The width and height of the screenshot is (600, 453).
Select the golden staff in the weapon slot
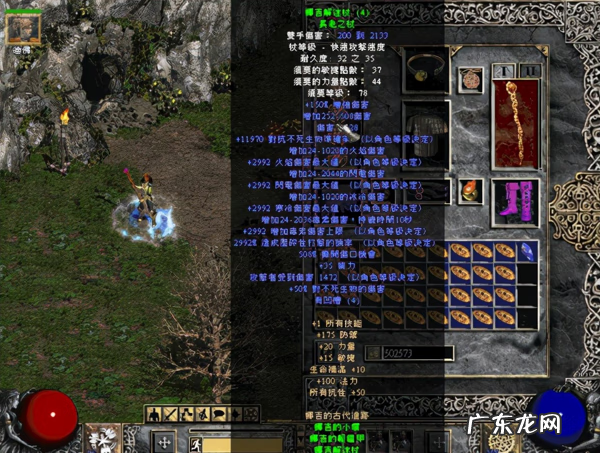tap(515, 123)
